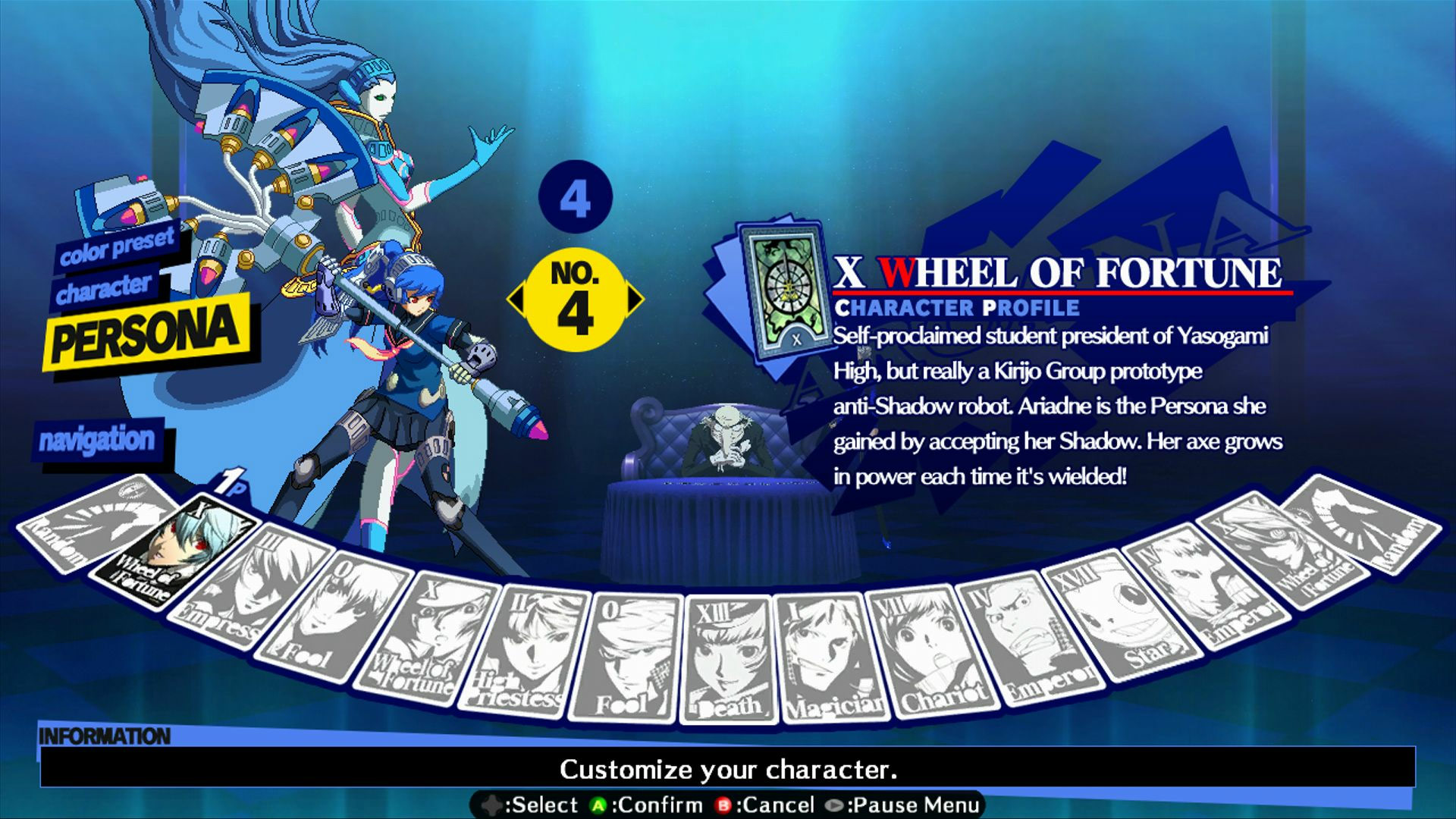Click the right arrow beside the yellow 4
The height and width of the screenshot is (819, 1456).
pyautogui.click(x=635, y=299)
